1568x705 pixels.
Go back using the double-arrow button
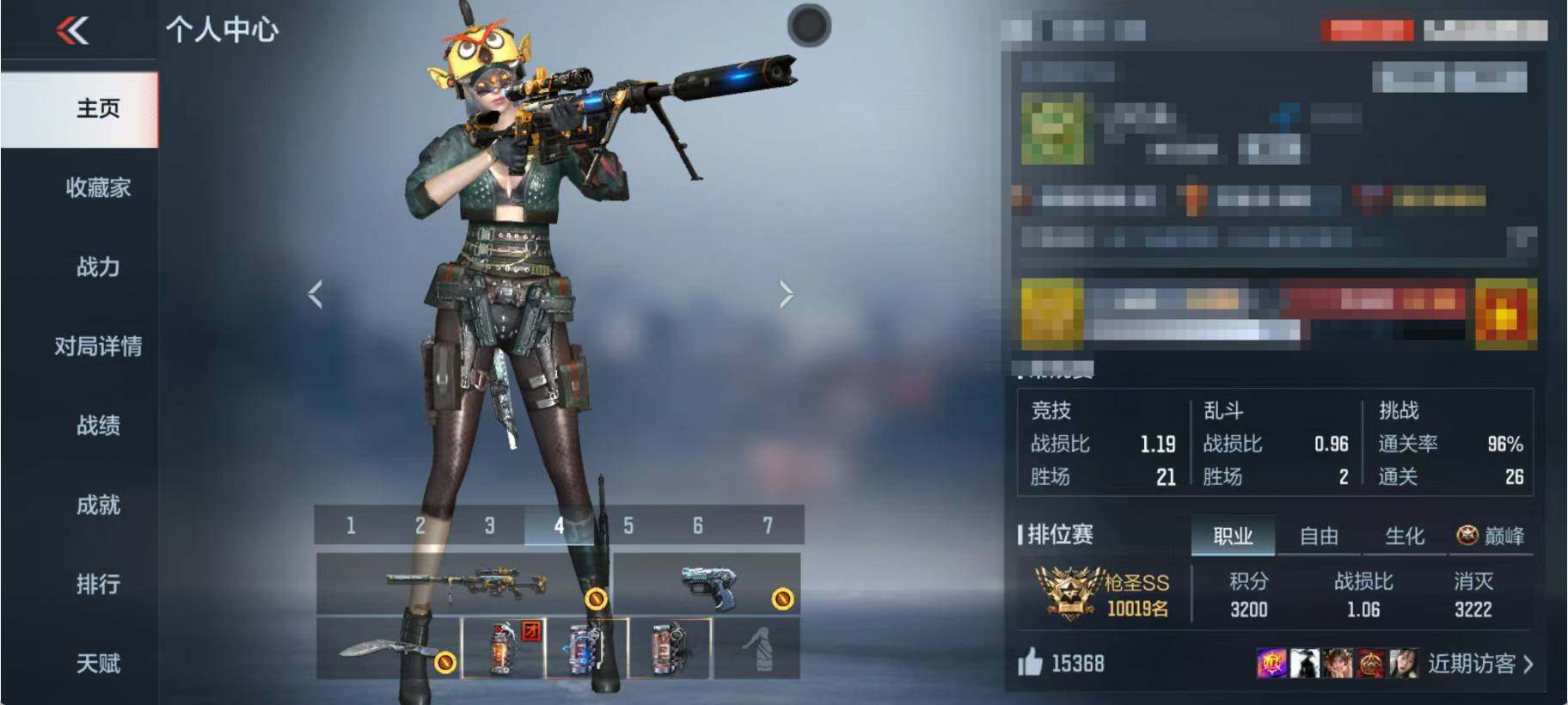[x=73, y=31]
